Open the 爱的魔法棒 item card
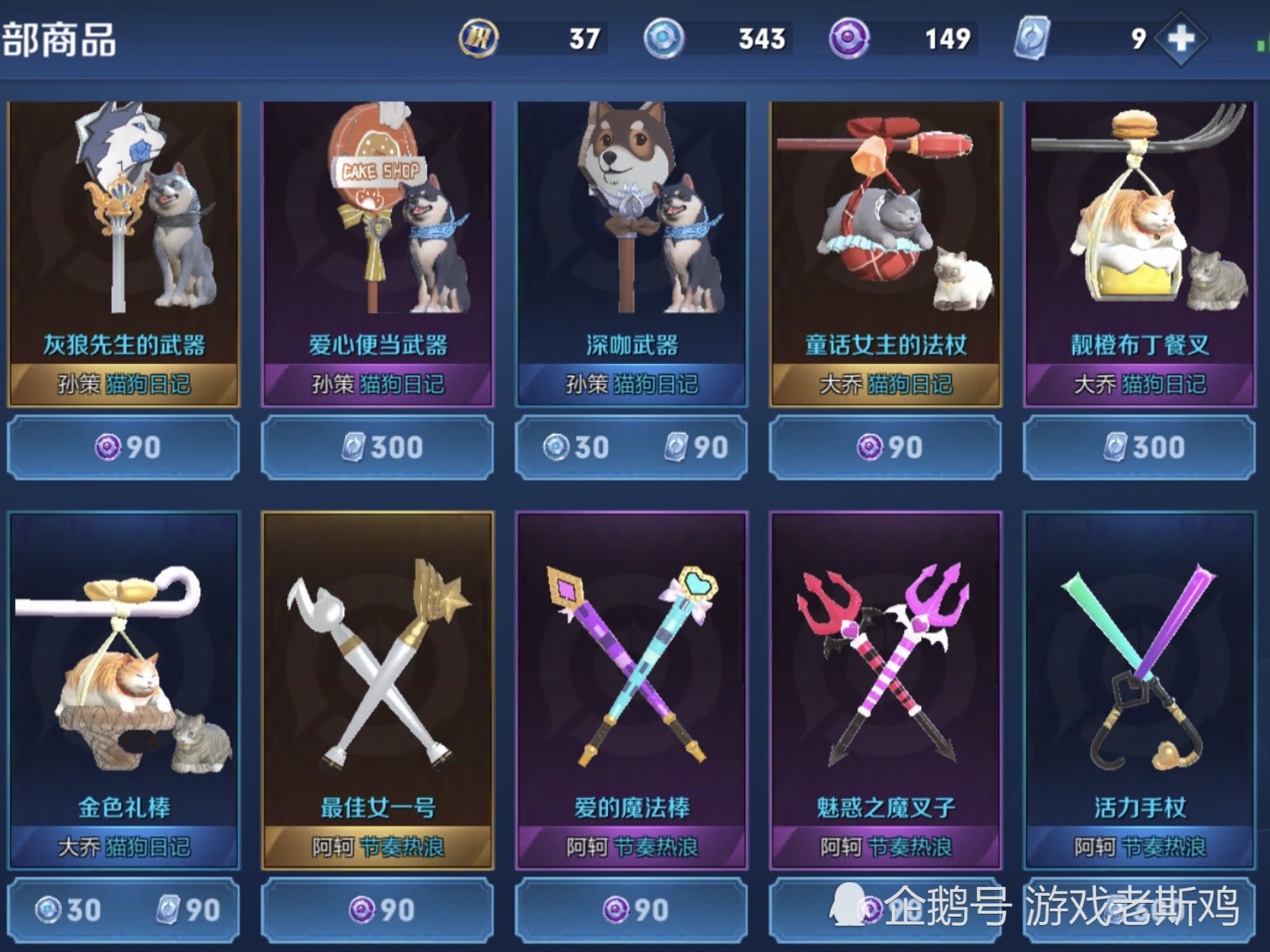The height and width of the screenshot is (952, 1270). coord(631,690)
